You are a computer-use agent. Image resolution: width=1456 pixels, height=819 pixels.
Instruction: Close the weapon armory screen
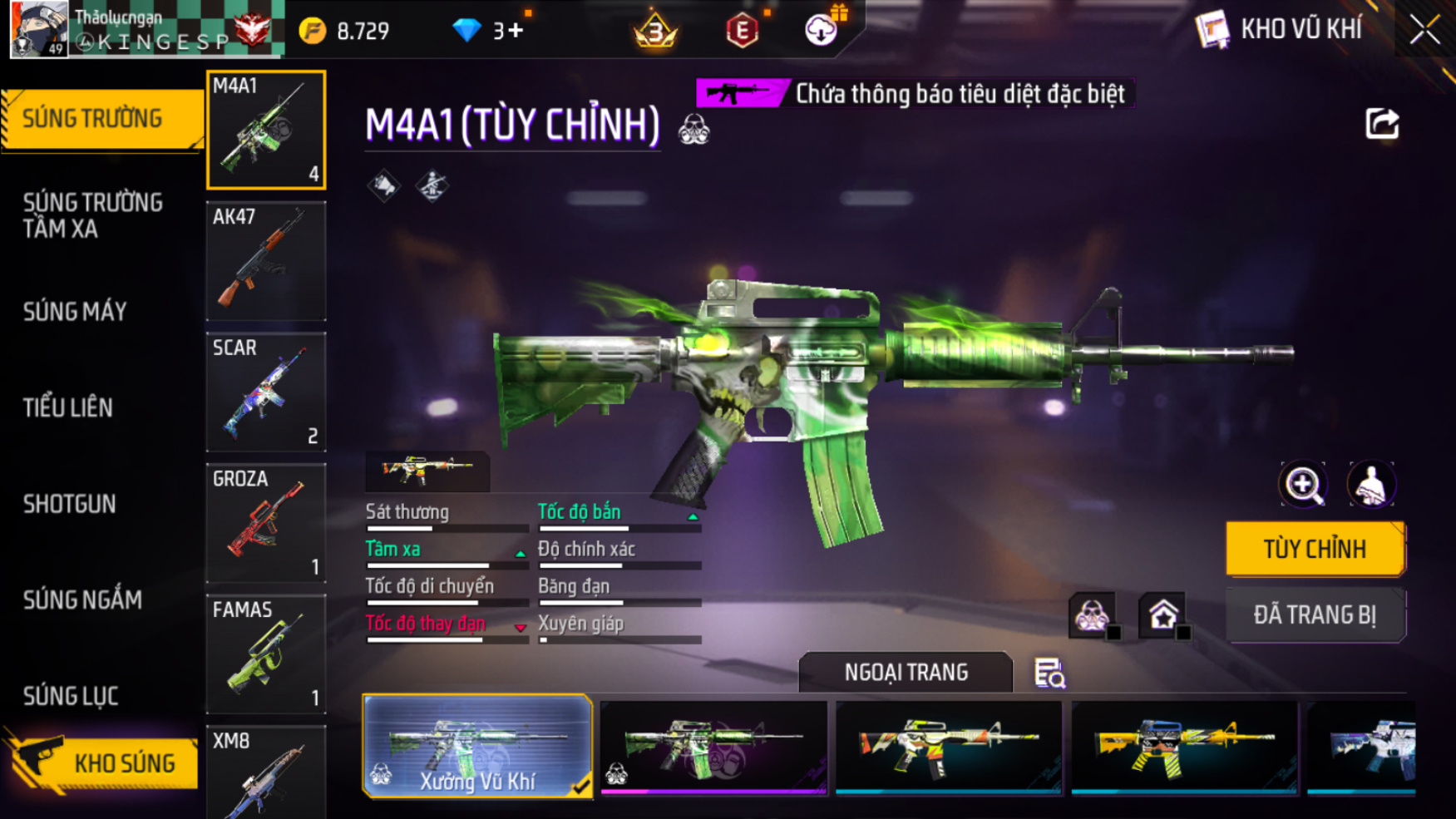1424,30
